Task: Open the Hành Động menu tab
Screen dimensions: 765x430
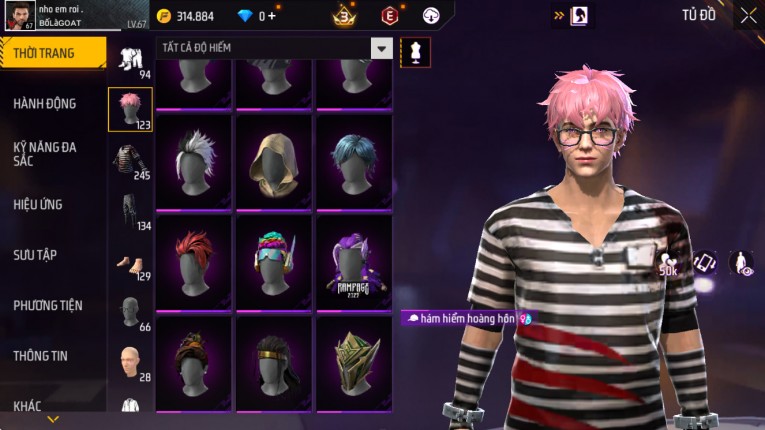Action: pos(45,103)
